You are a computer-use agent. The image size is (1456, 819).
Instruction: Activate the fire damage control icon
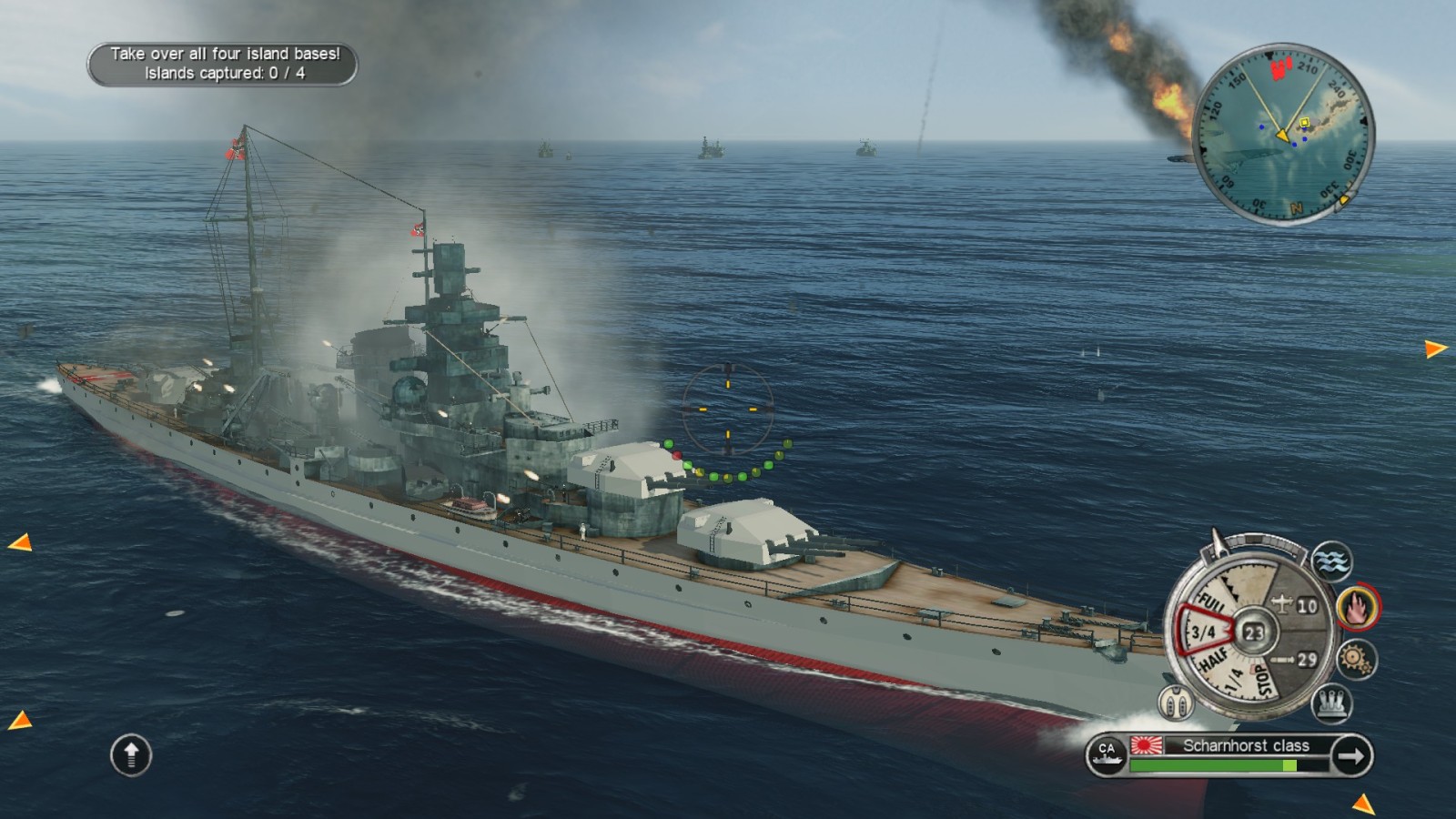[1358, 607]
